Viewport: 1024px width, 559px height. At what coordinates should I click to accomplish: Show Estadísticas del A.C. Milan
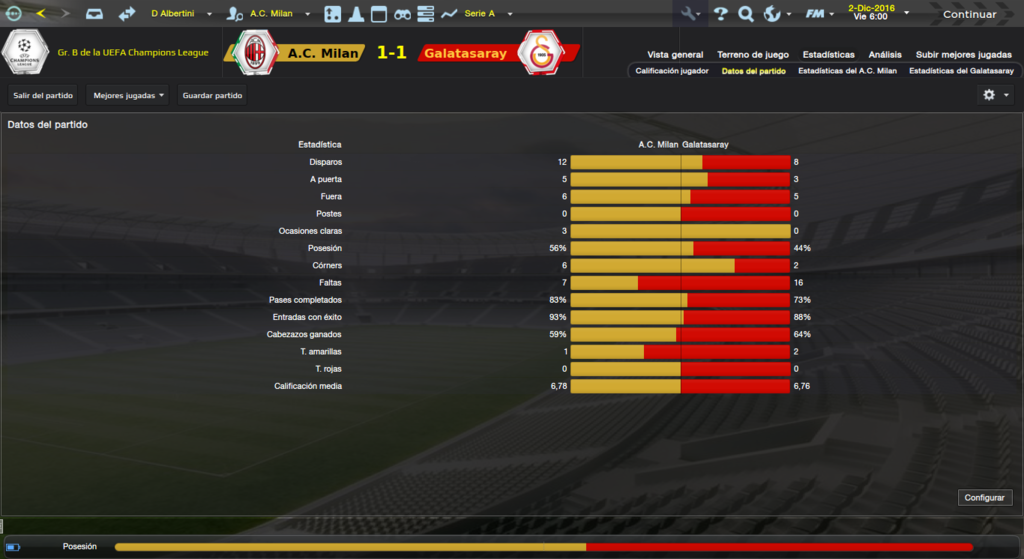pos(847,71)
